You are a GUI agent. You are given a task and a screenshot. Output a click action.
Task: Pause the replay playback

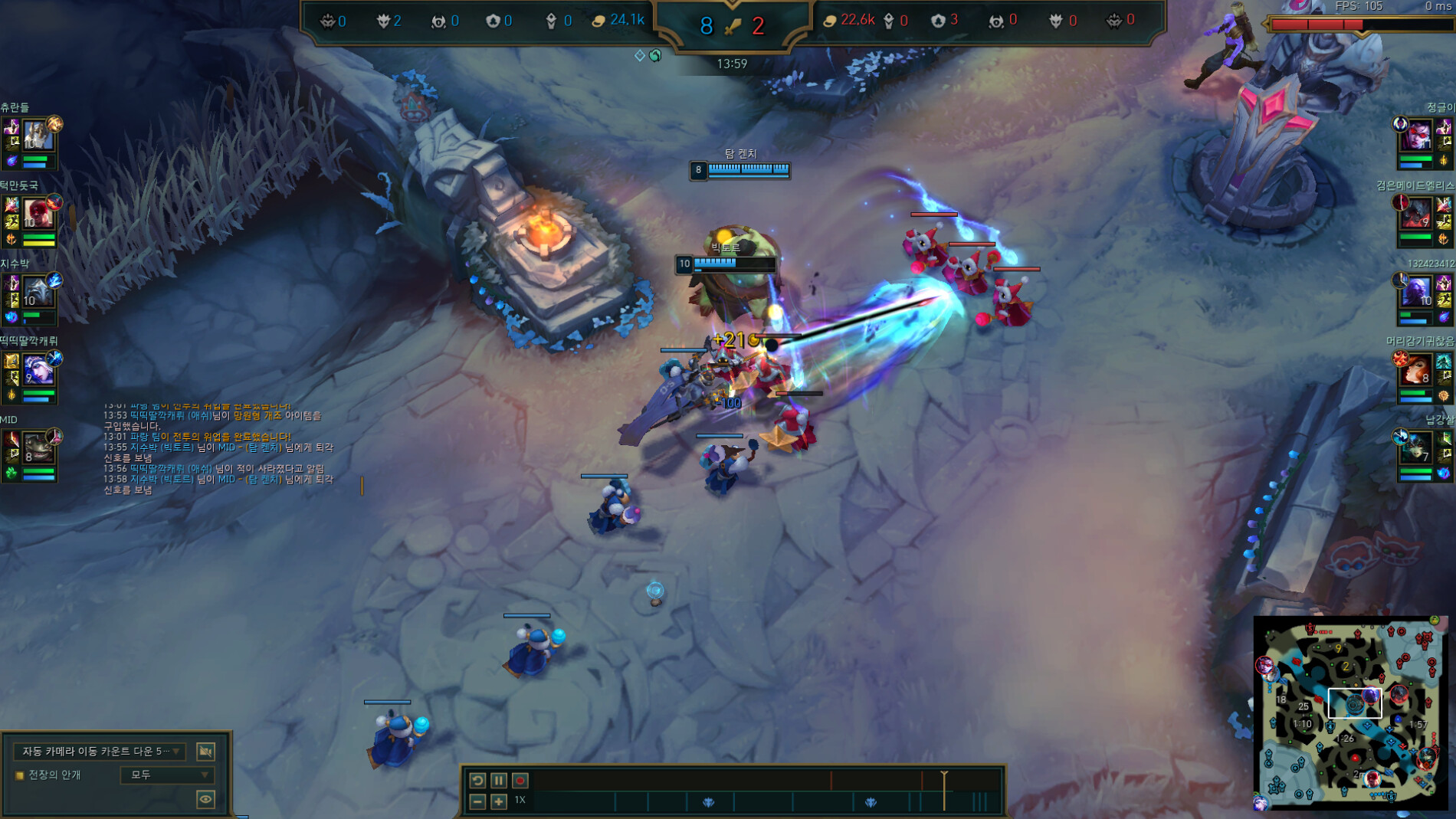[x=499, y=780]
